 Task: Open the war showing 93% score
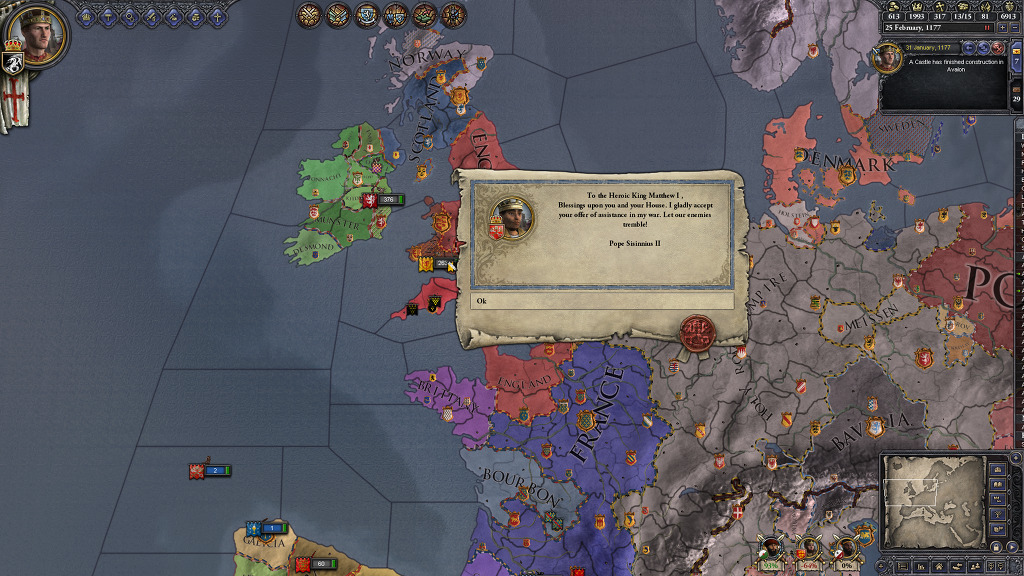point(769,548)
